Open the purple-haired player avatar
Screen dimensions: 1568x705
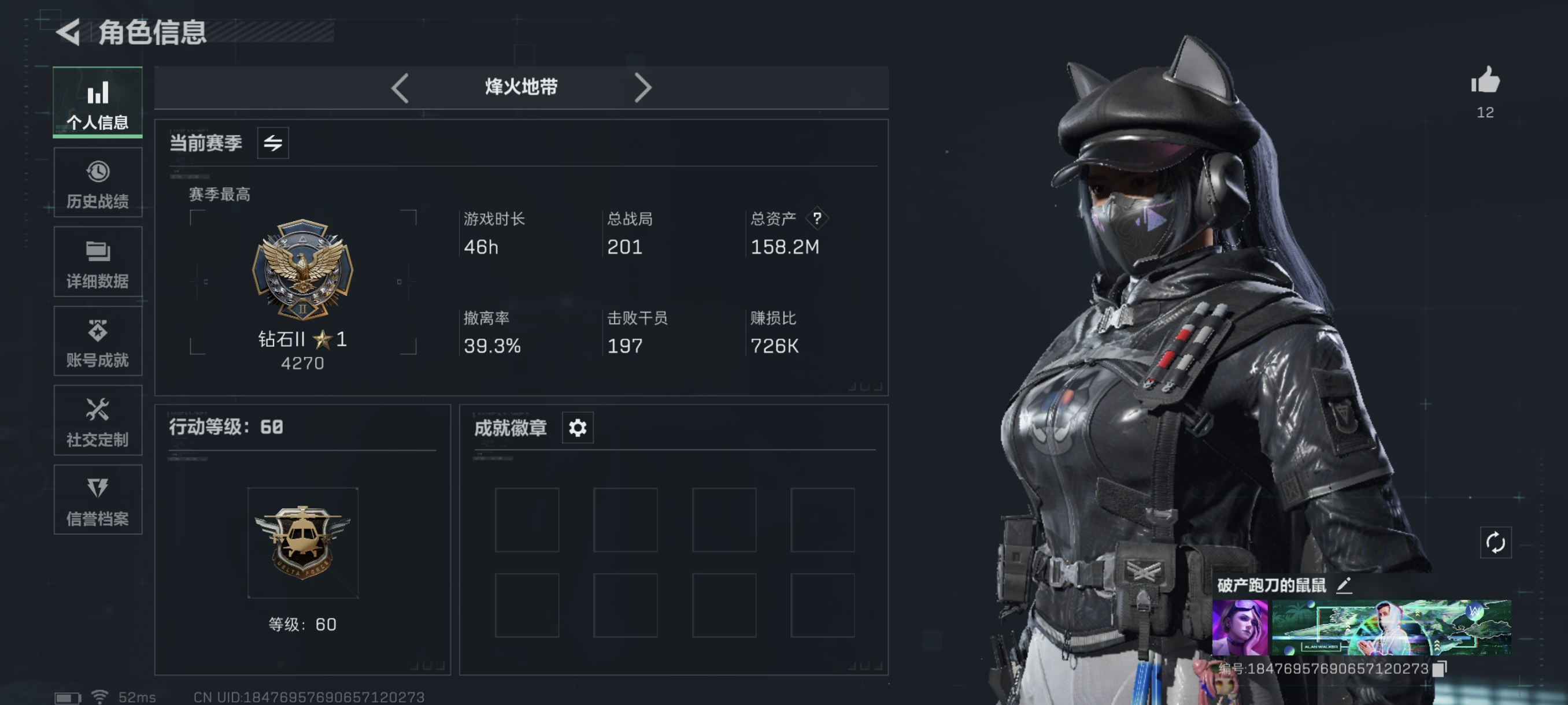pos(1239,628)
